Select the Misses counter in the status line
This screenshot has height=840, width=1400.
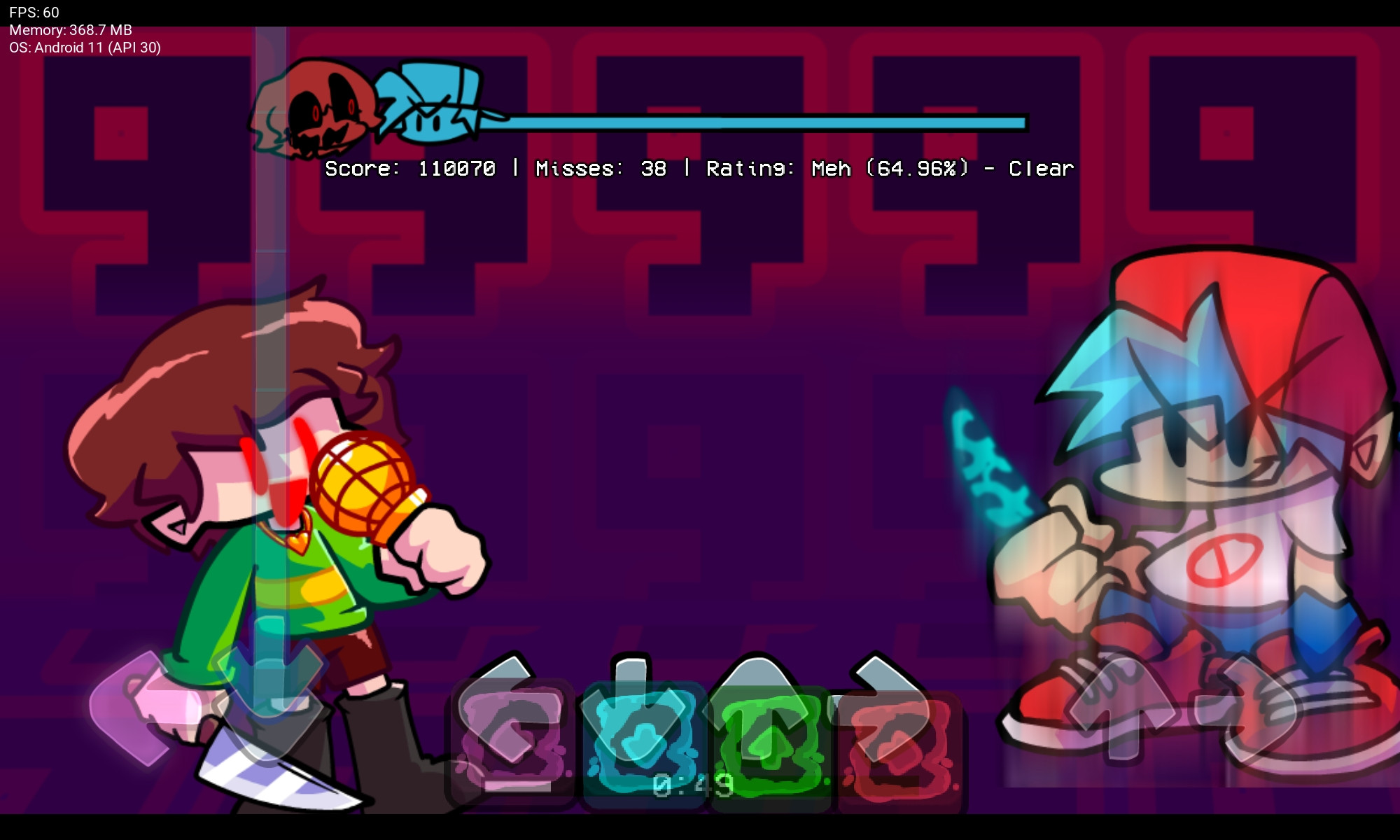[x=598, y=168]
